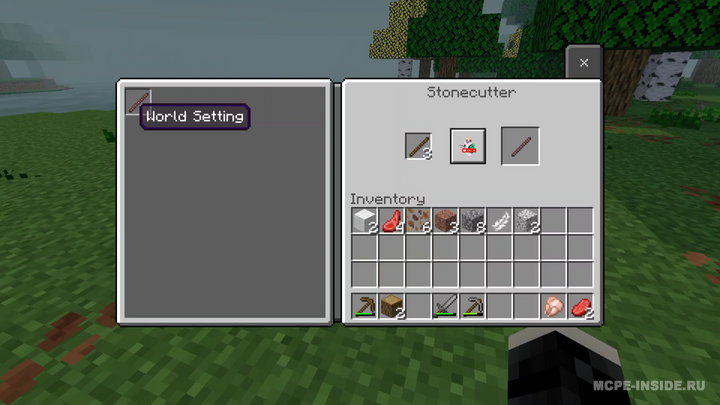Select the stick input slot in Stonecutter
This screenshot has height=405, width=720.
coord(418,146)
